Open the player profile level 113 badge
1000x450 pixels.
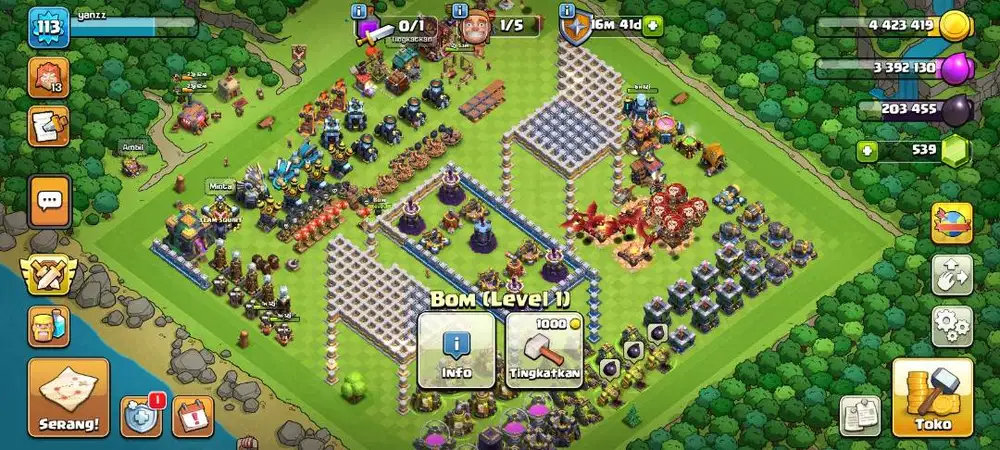[x=48, y=29]
